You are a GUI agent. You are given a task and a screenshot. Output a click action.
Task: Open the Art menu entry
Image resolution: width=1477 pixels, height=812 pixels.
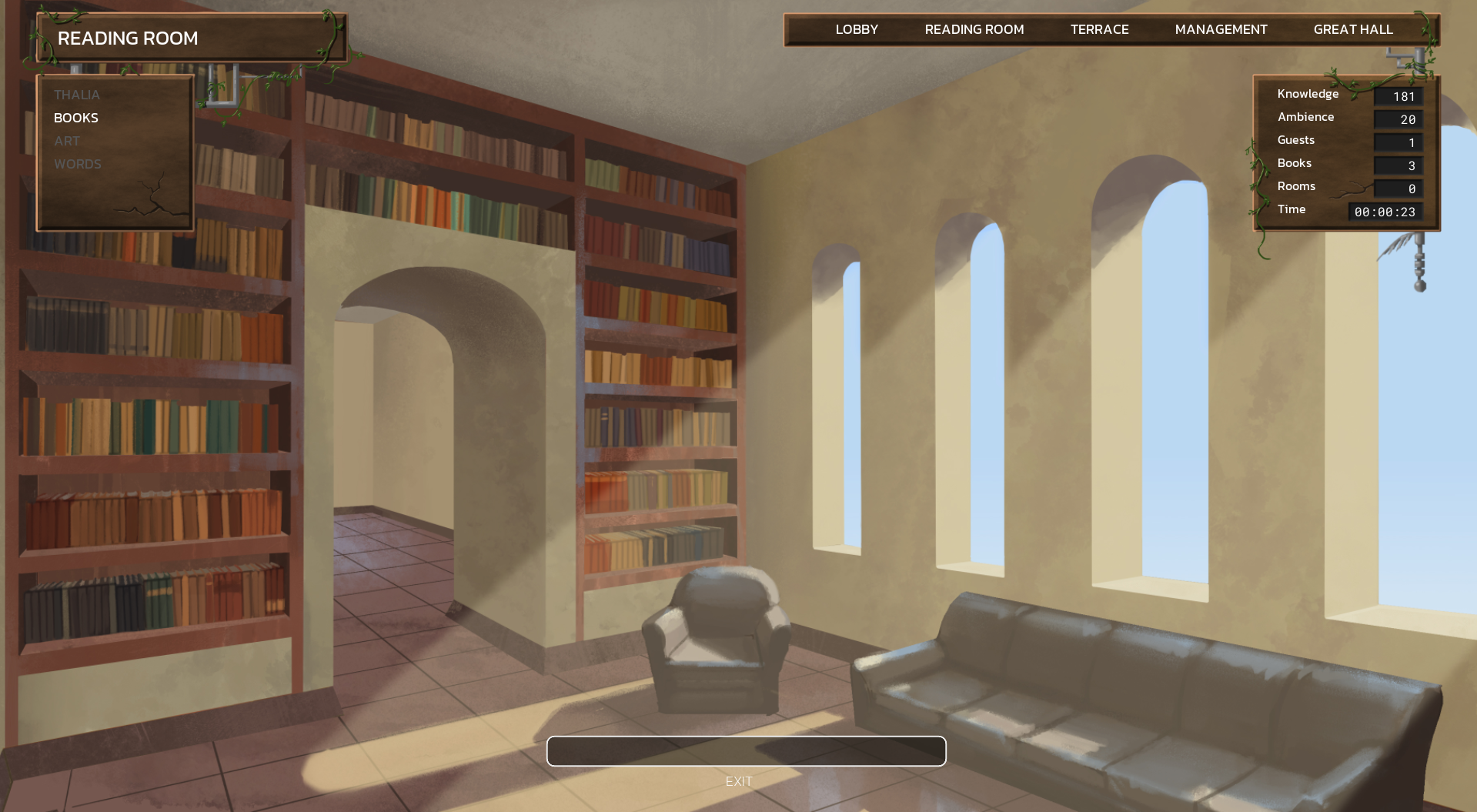[x=67, y=141]
